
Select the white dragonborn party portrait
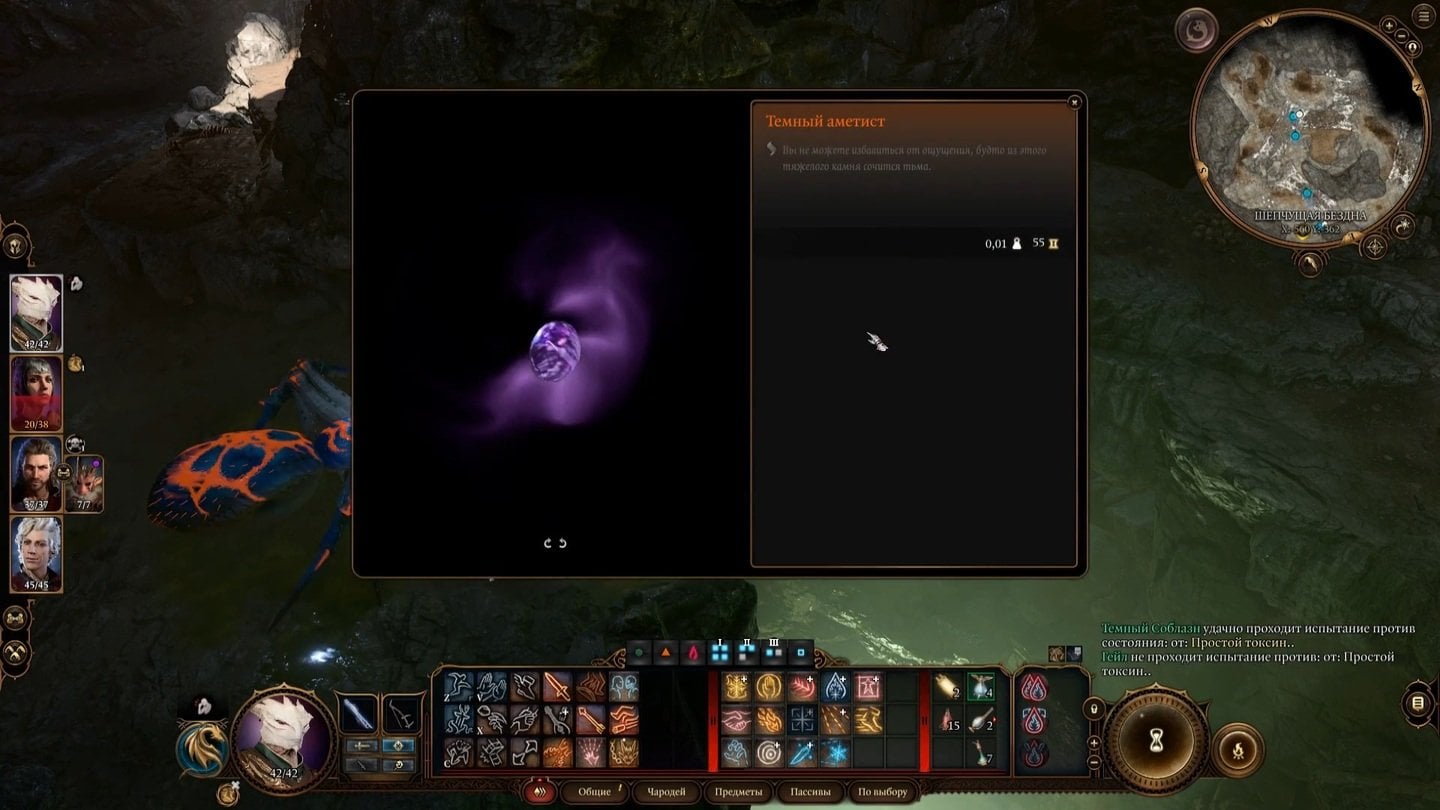(36, 313)
